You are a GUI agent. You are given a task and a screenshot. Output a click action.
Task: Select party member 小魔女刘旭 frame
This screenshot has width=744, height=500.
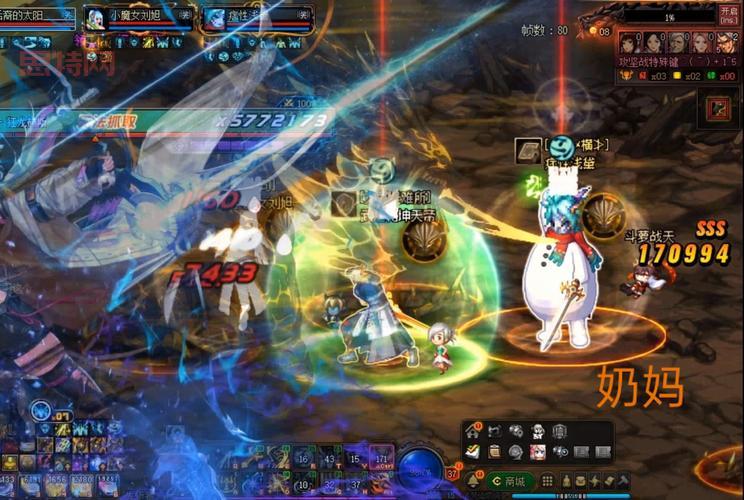pyautogui.click(x=138, y=17)
